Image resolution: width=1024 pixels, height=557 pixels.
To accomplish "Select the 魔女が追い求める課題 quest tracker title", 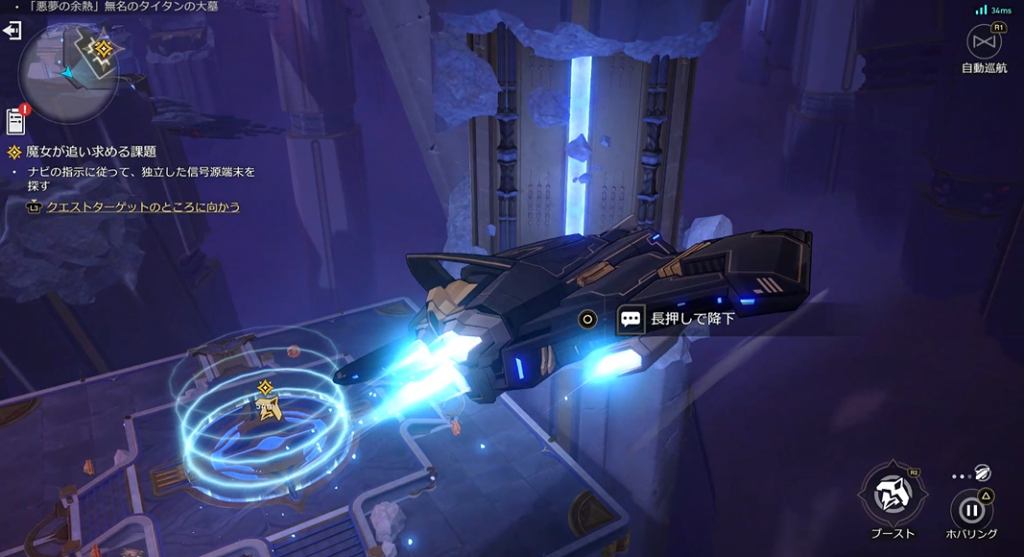I will (x=91, y=152).
